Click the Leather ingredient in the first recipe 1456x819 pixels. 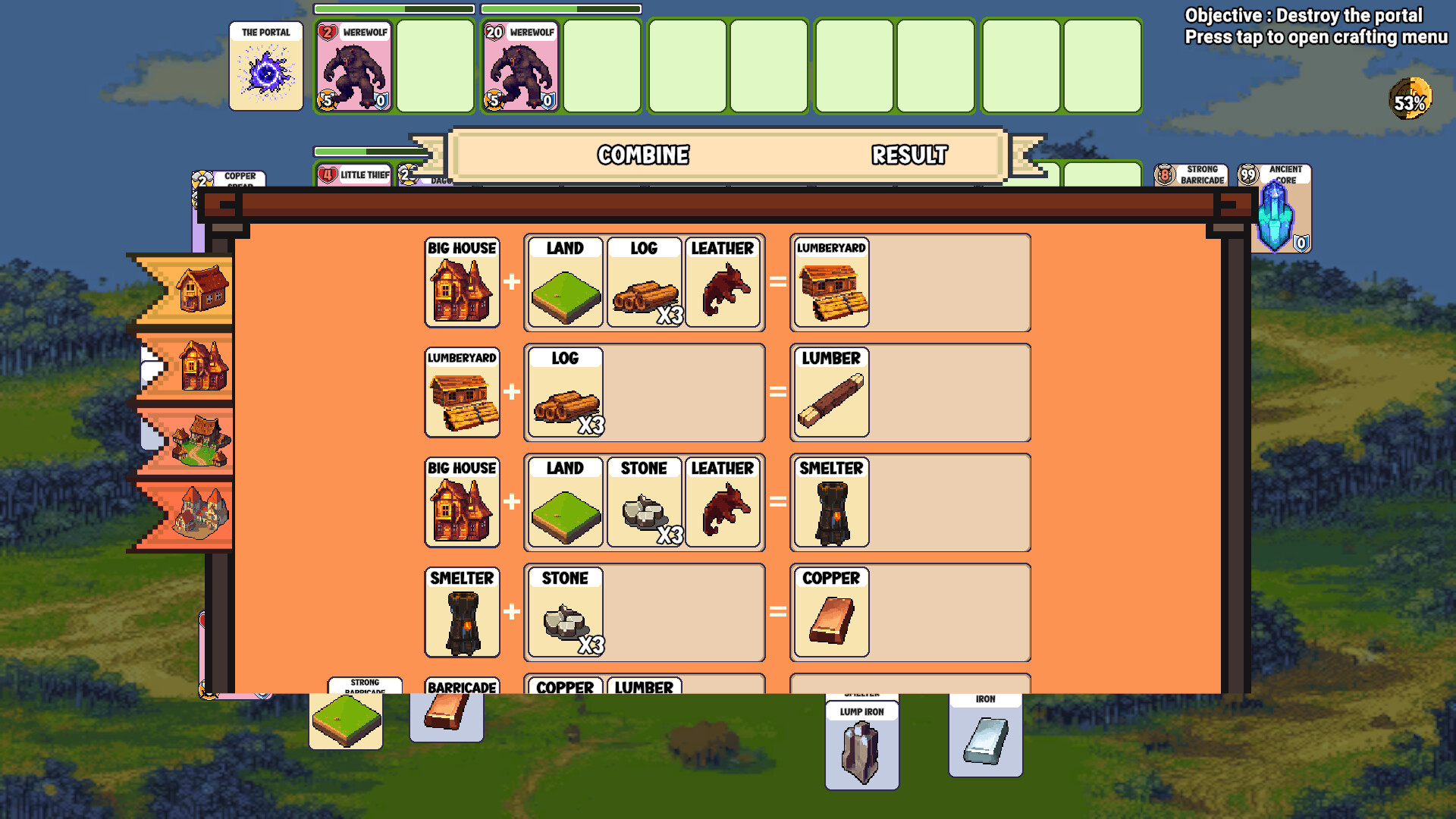[x=723, y=283]
